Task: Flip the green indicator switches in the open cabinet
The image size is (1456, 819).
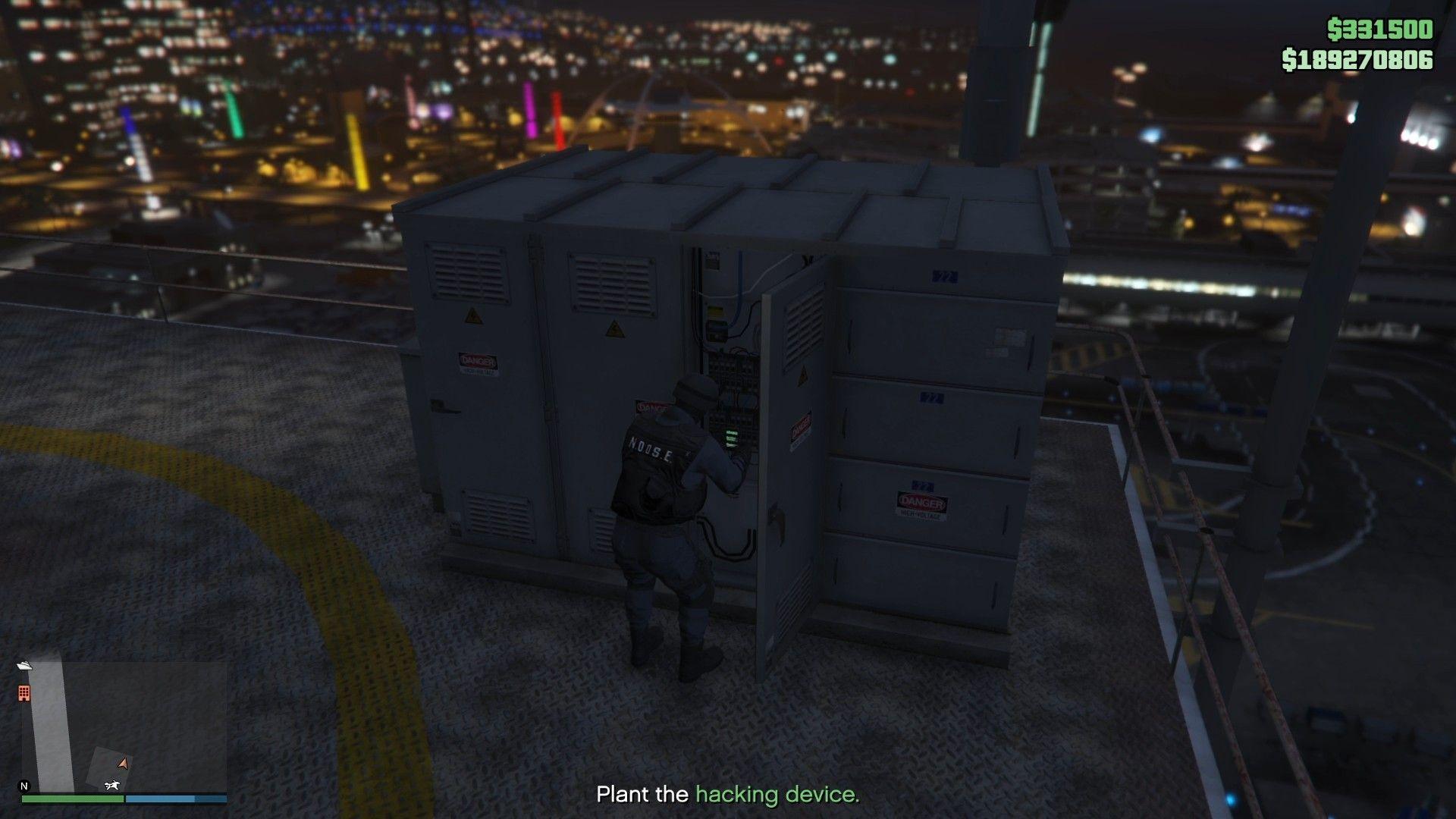Action: (732, 438)
